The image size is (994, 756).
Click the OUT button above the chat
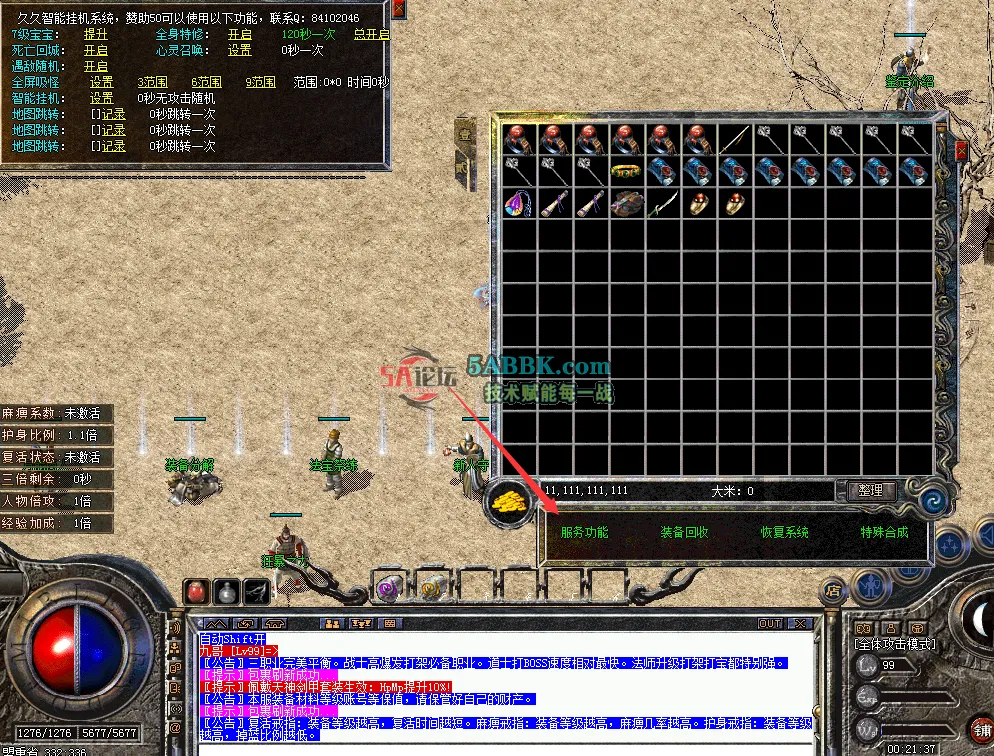pos(770,623)
